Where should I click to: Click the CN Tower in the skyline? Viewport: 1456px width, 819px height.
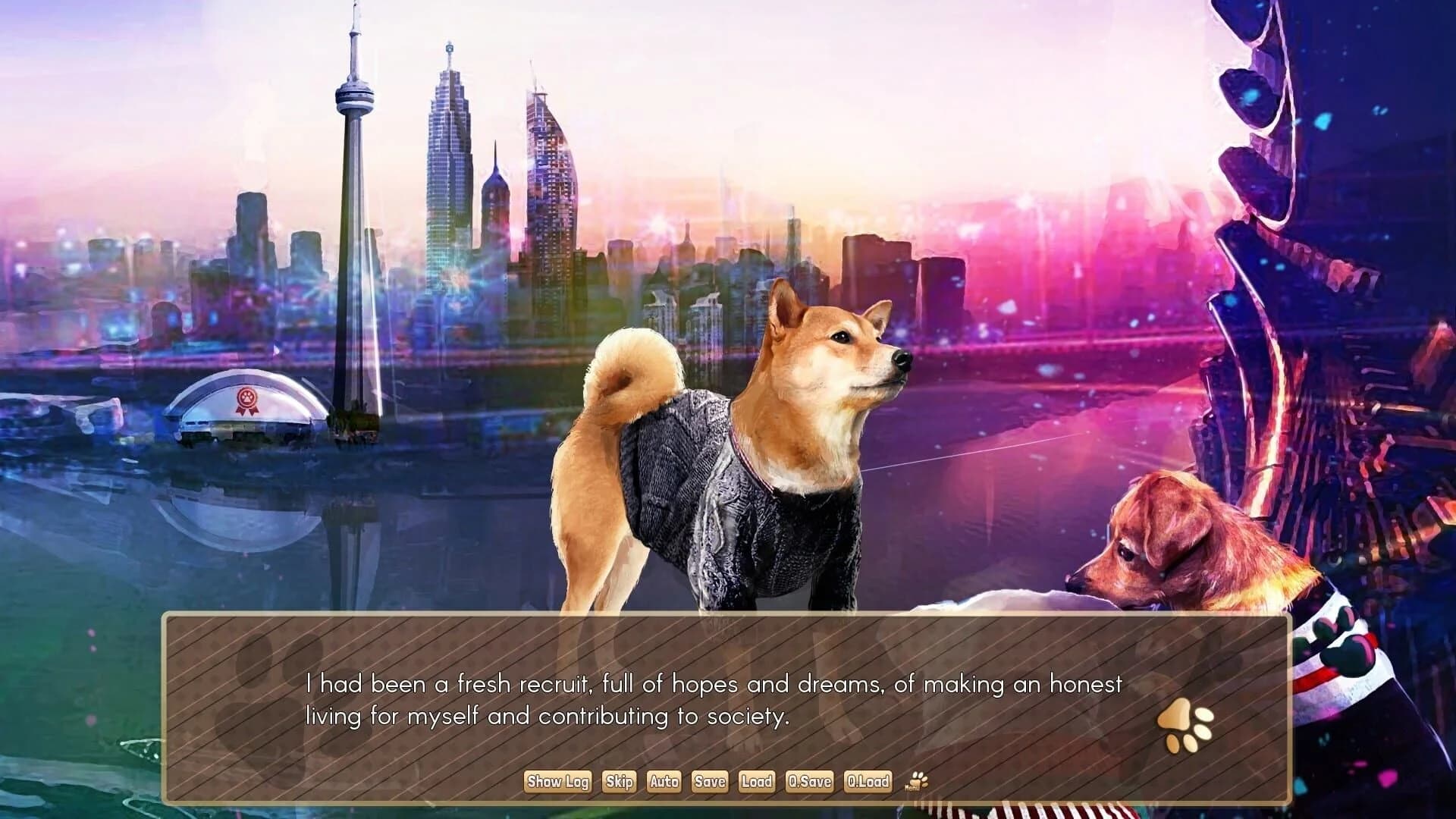pyautogui.click(x=353, y=190)
